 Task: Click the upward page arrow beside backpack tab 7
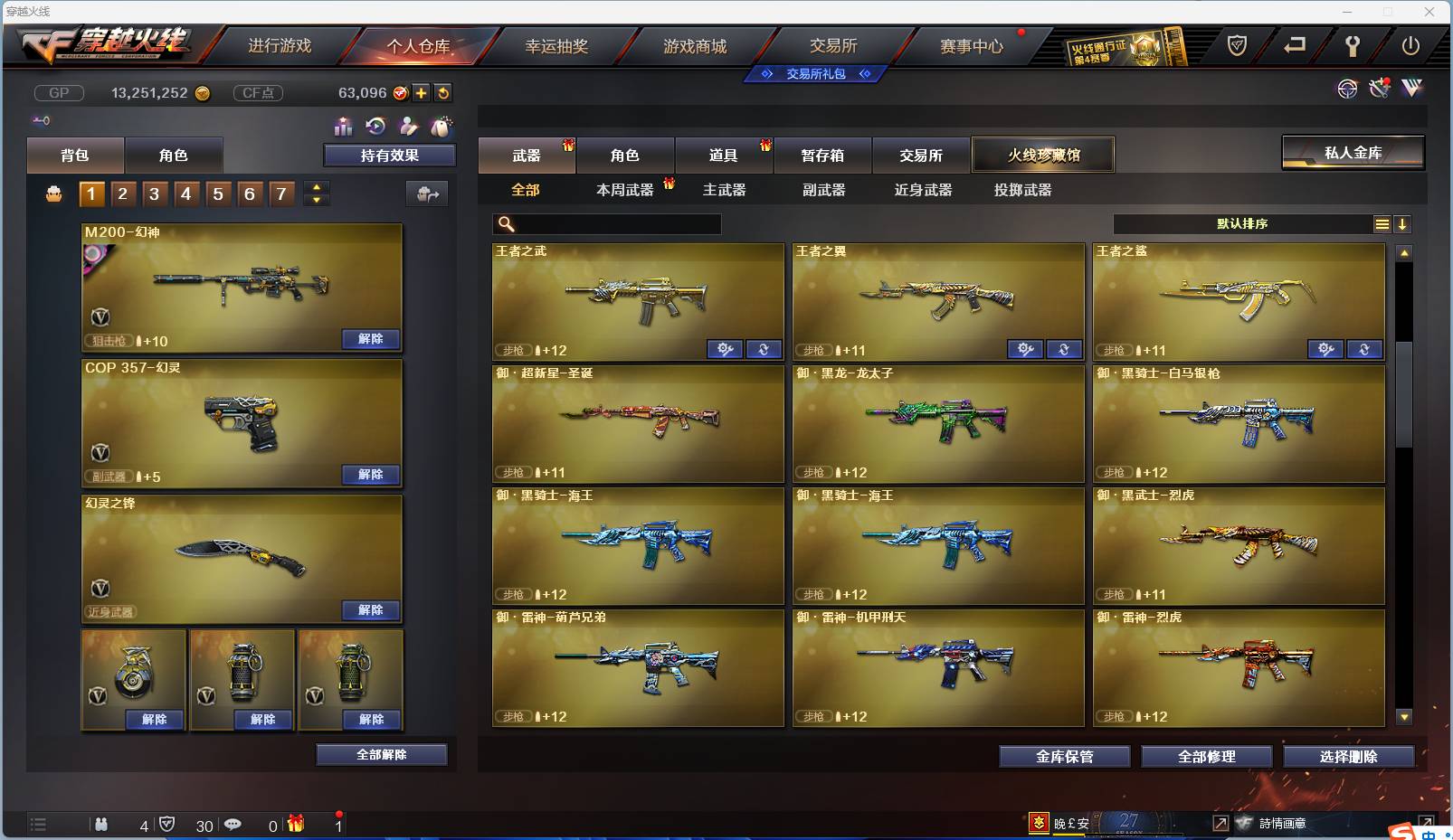316,186
